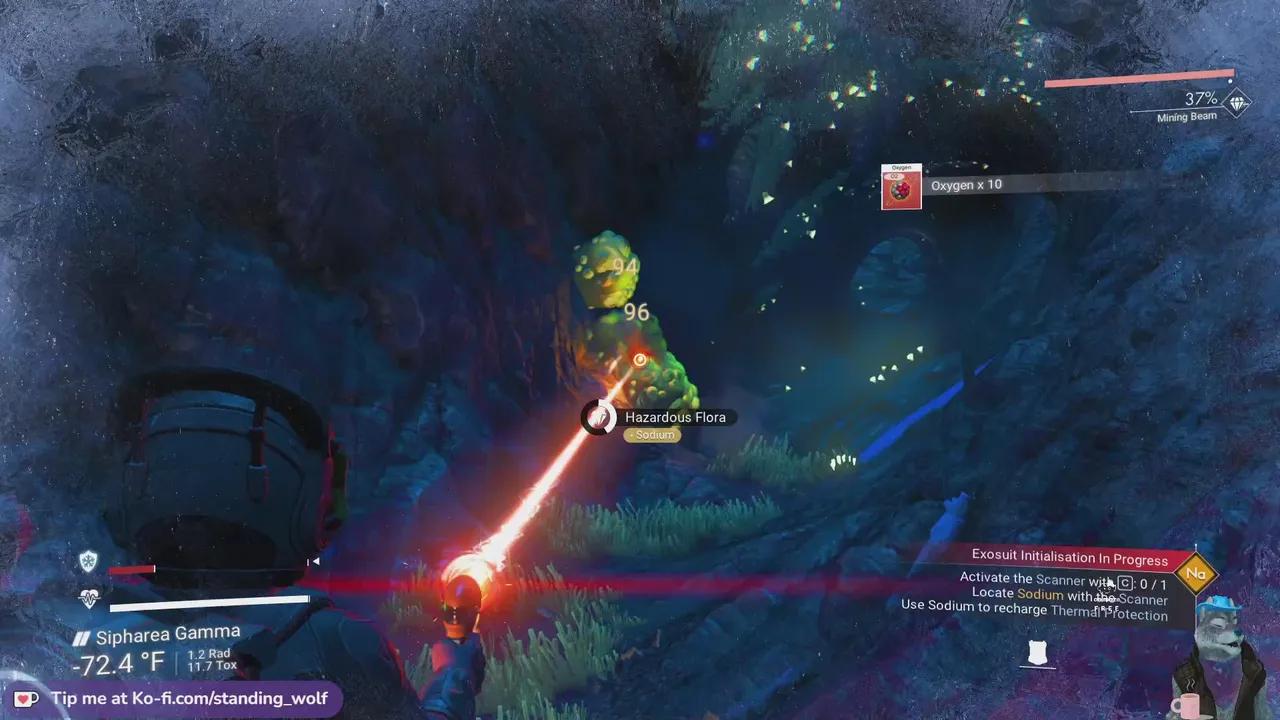Click the arrow toggle beside the hazard bar
This screenshot has height=720, width=1280.
click(314, 561)
